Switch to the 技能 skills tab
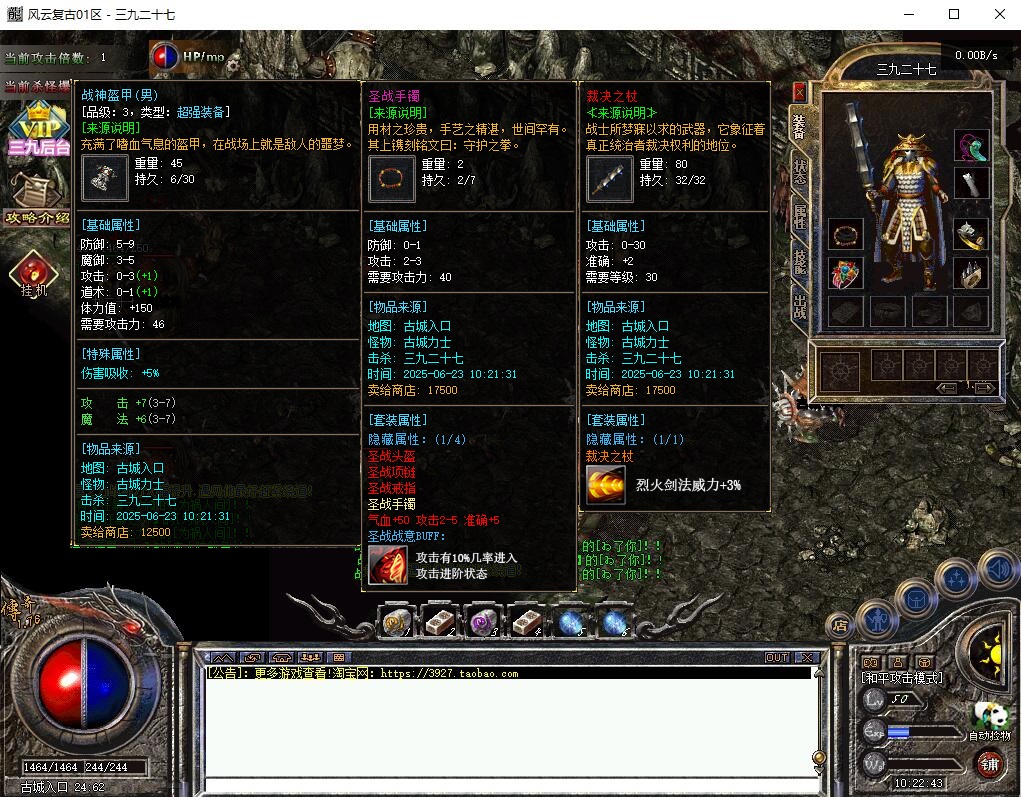Image resolution: width=1021 pixels, height=797 pixels. (800, 261)
